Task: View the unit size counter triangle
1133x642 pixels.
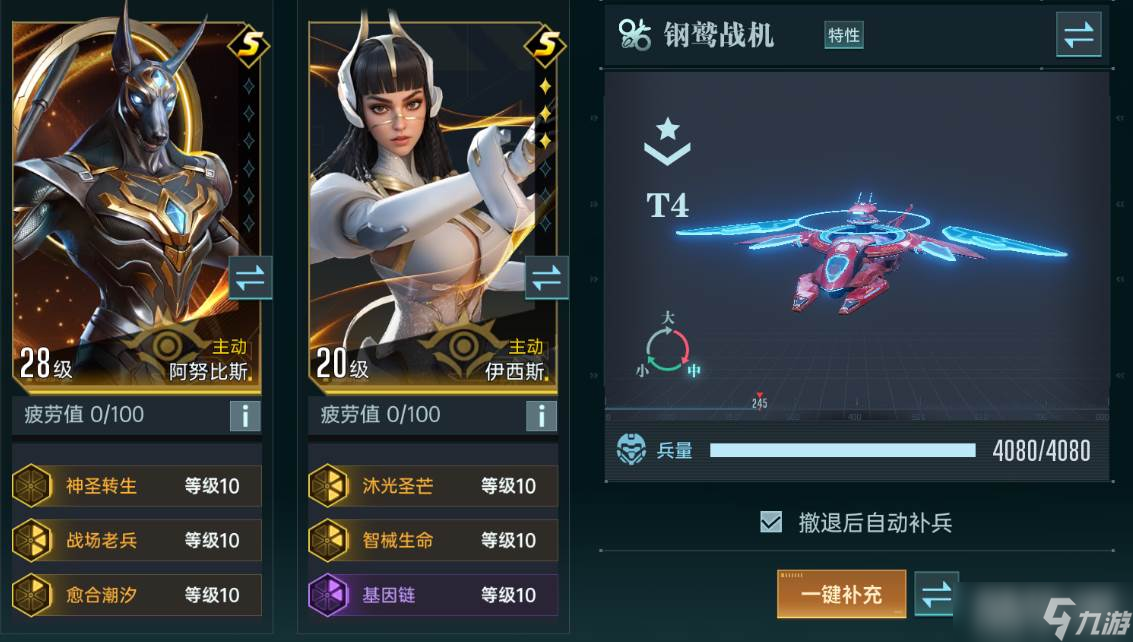Action: click(668, 347)
